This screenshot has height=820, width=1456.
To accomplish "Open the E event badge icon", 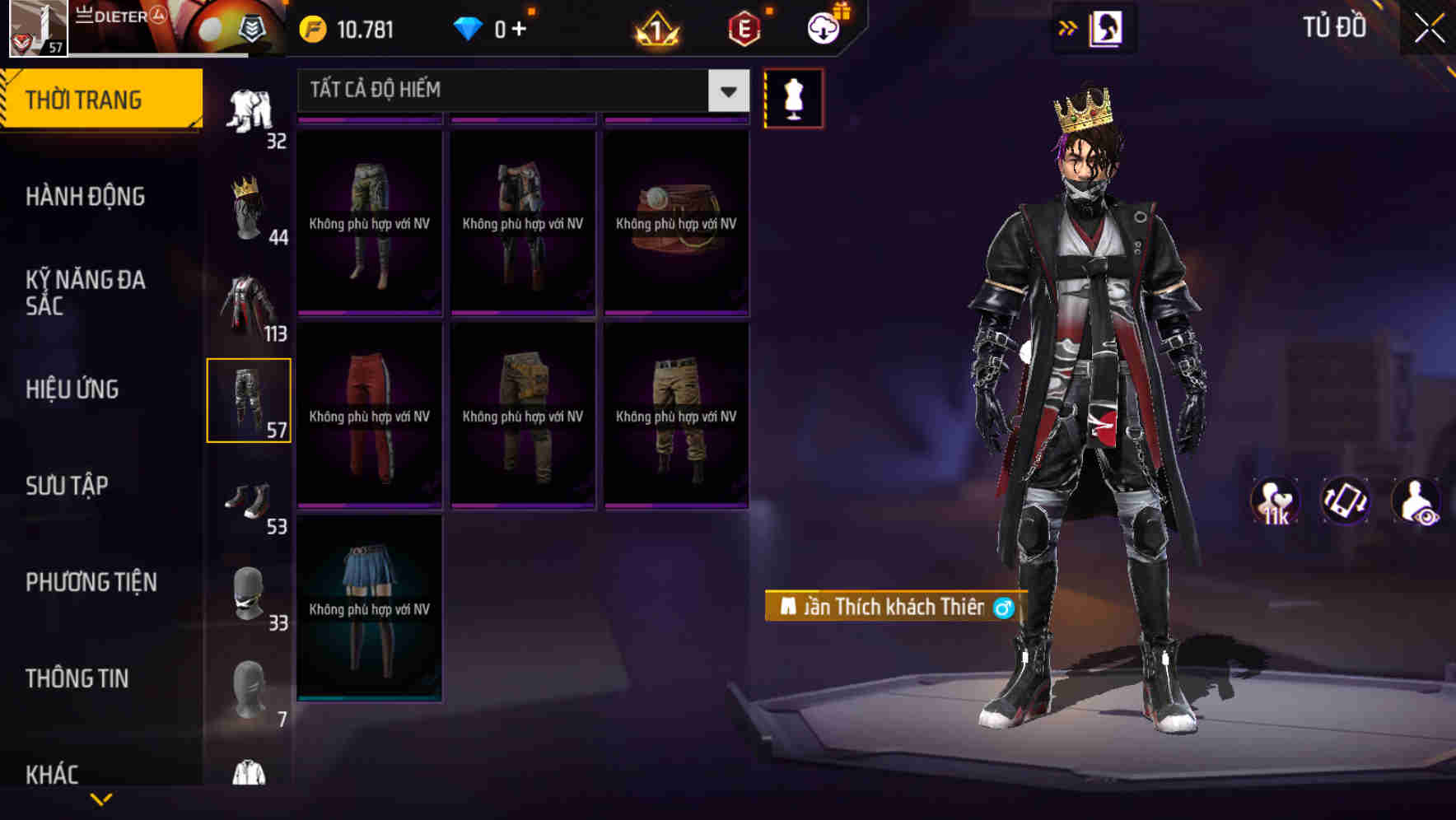I will coord(745,26).
